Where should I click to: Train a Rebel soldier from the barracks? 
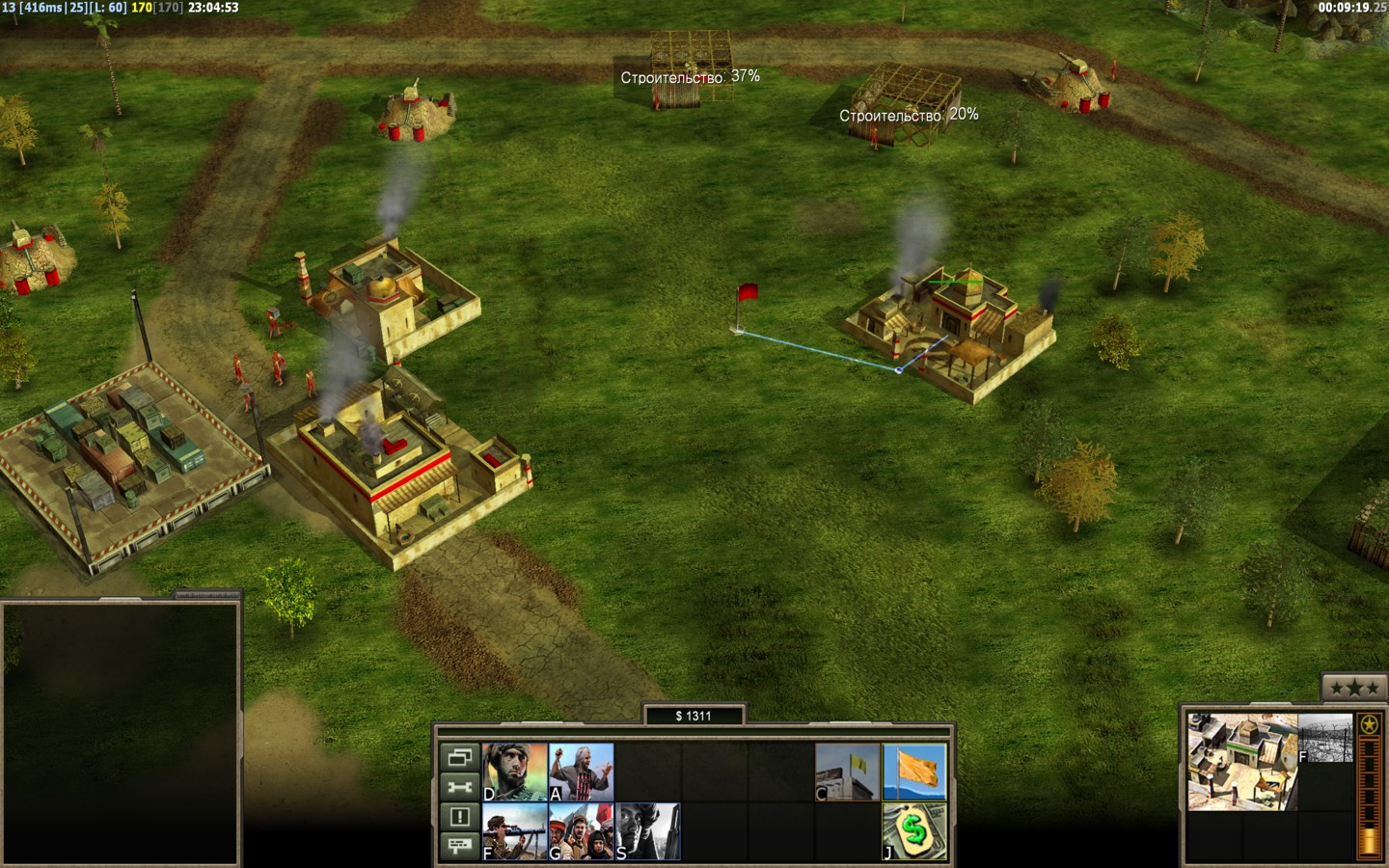514,772
